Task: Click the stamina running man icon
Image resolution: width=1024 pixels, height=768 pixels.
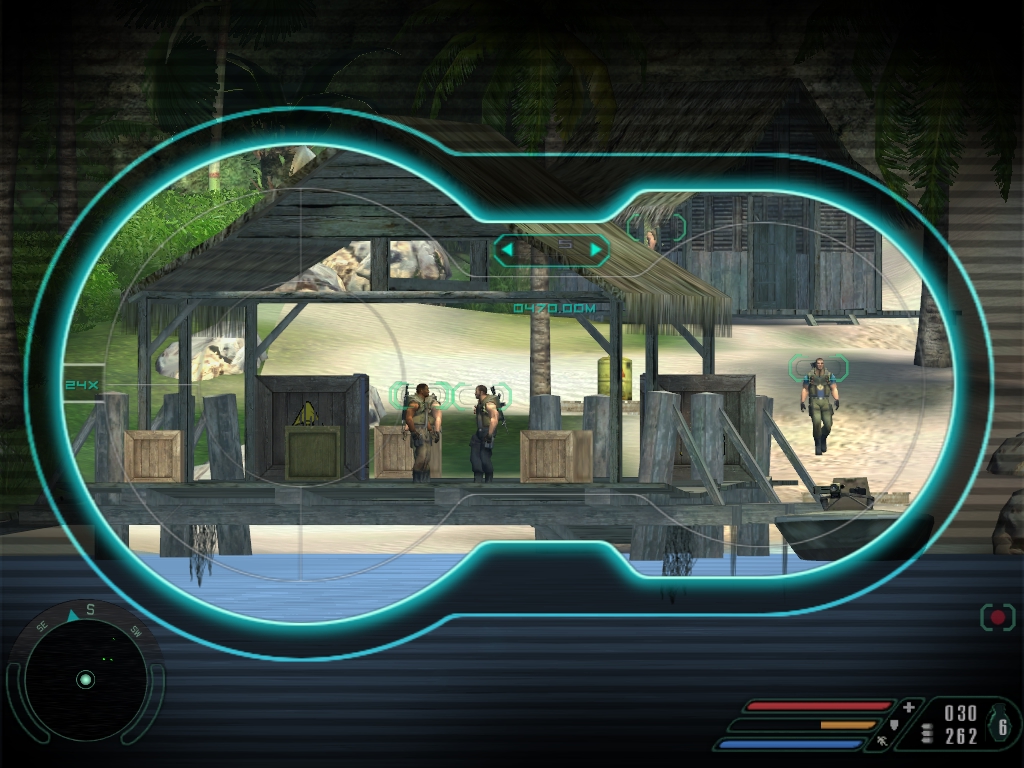Action: click(883, 742)
